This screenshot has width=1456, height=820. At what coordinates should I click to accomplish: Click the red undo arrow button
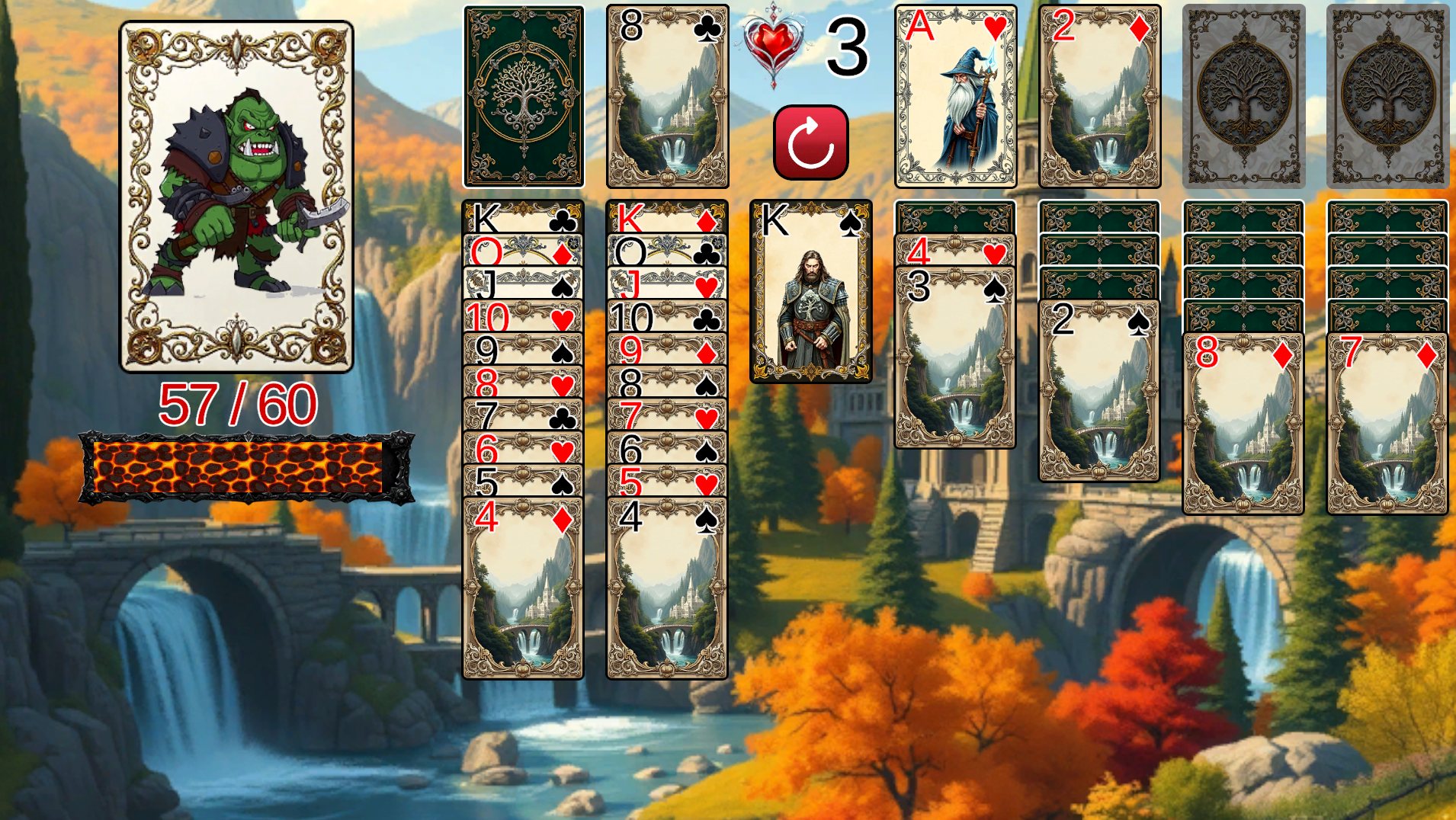(810, 143)
